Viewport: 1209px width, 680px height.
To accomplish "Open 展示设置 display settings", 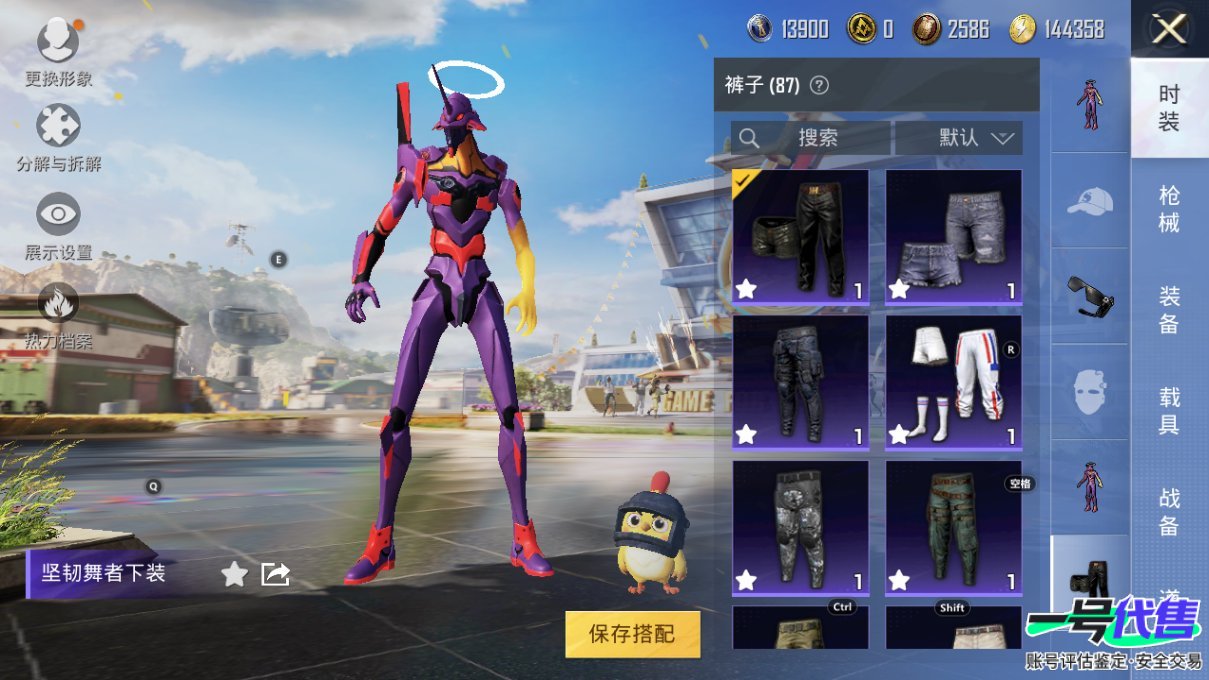I will pos(58,214).
